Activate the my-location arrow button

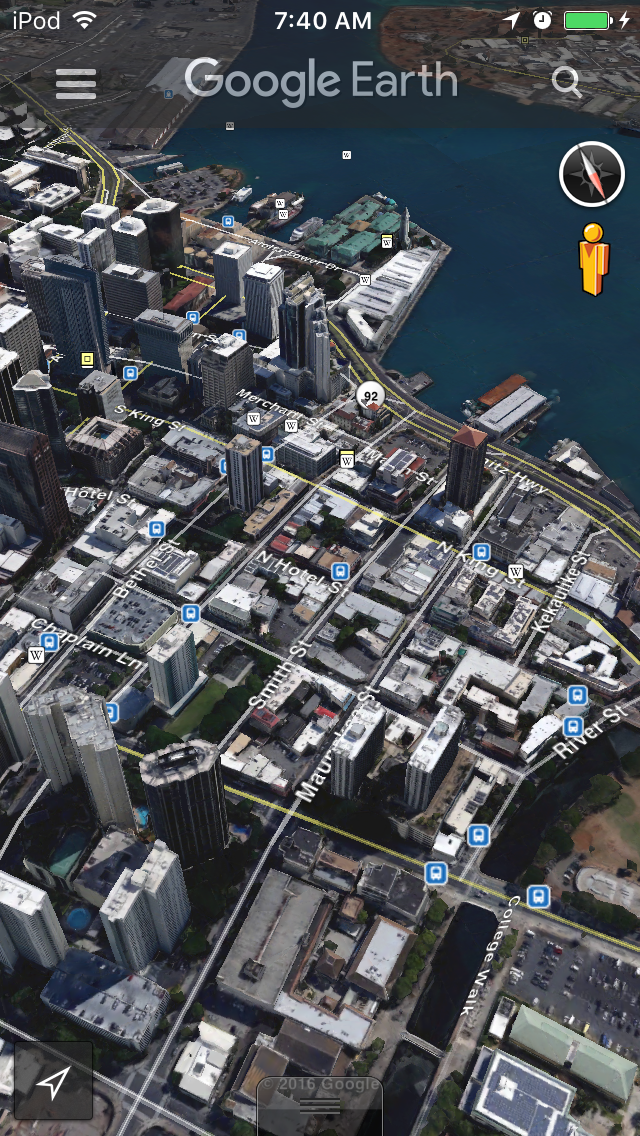click(x=54, y=1080)
